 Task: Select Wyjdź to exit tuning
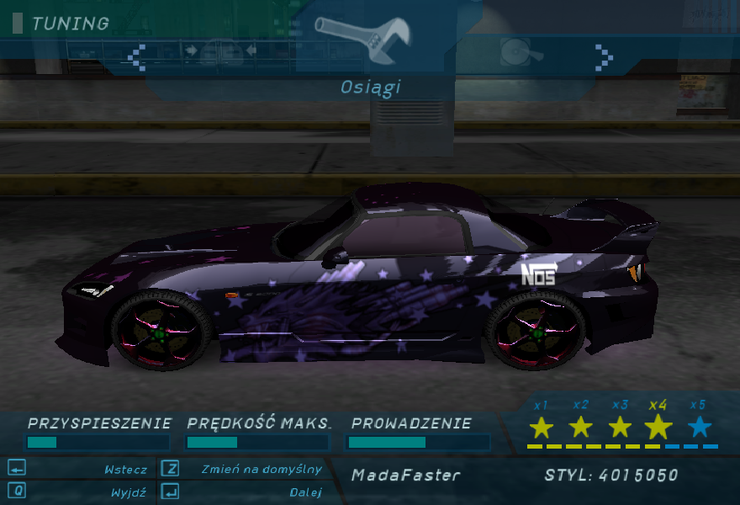coord(129,492)
